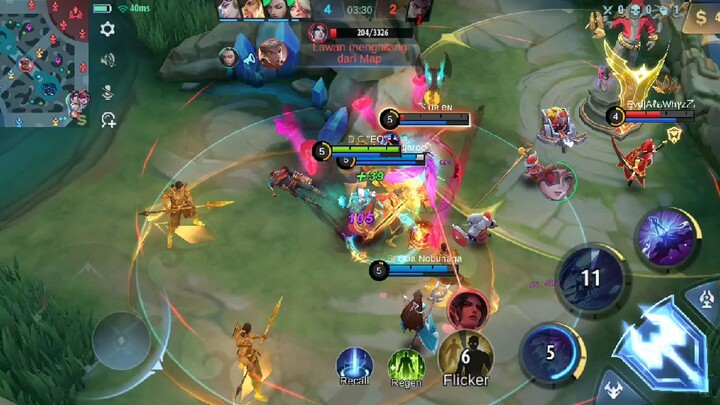Toggle the speaker sound icon
The width and height of the screenshot is (720, 405).
108,60
